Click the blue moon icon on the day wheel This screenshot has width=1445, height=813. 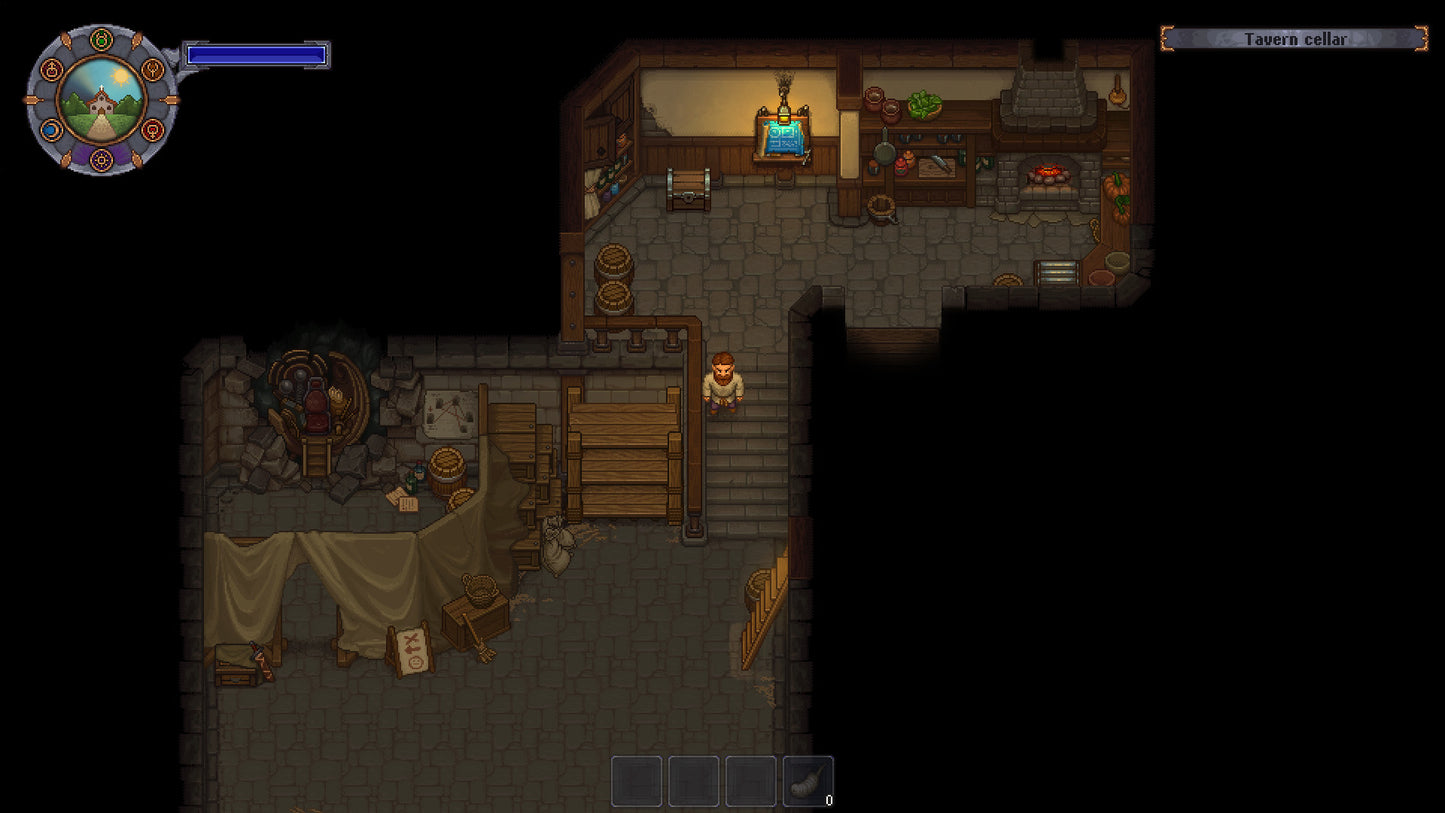pyautogui.click(x=51, y=129)
